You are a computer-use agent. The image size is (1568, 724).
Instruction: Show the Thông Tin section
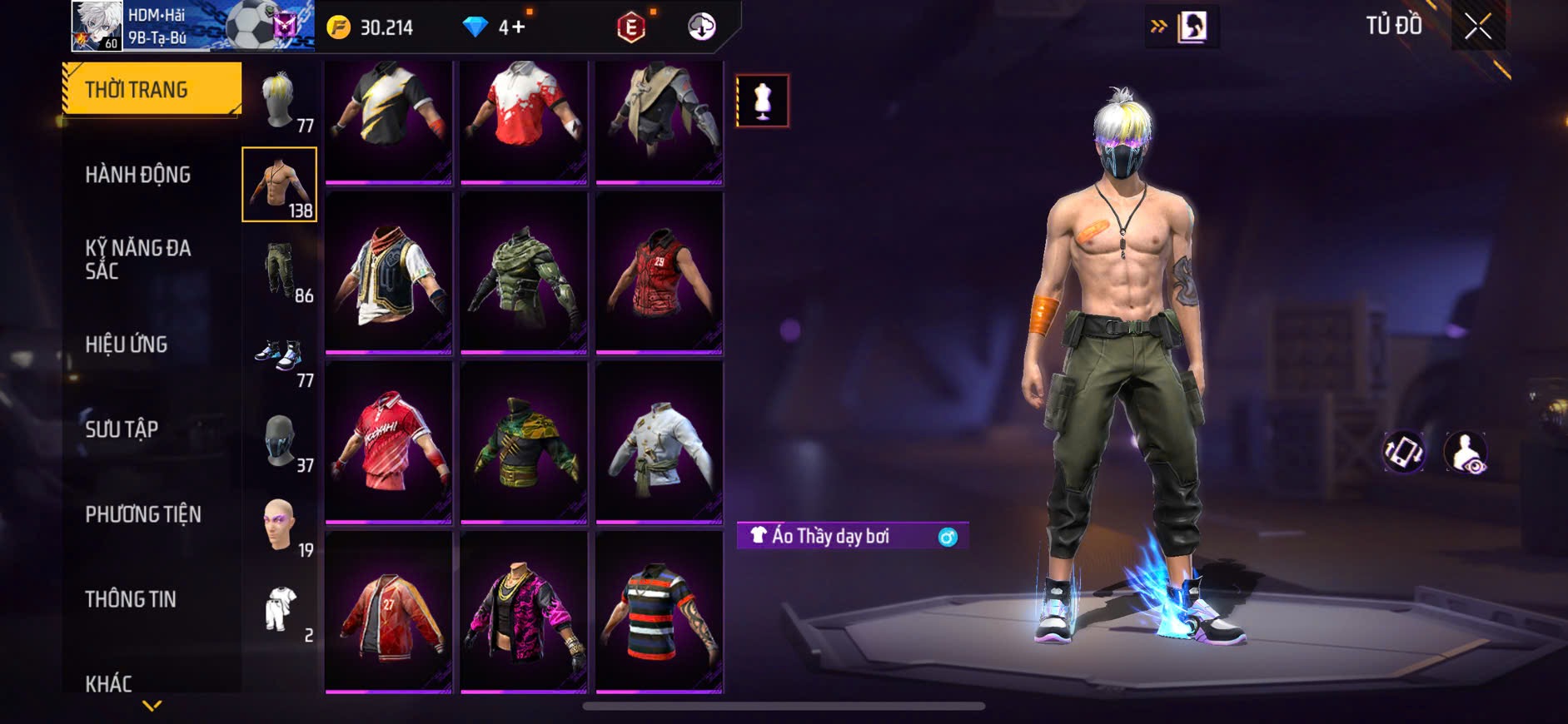(131, 599)
